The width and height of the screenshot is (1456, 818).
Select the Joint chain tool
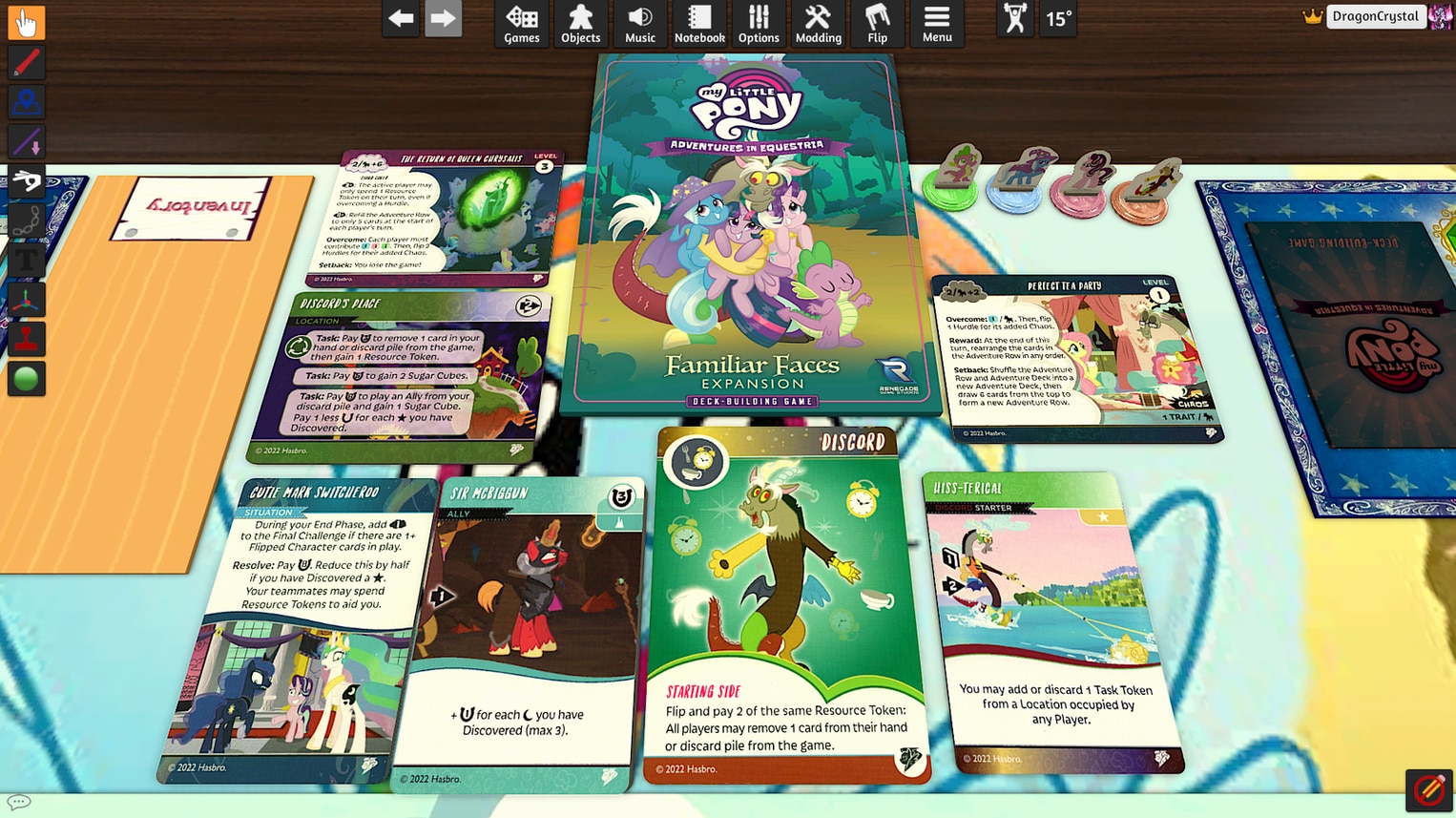[x=26, y=218]
